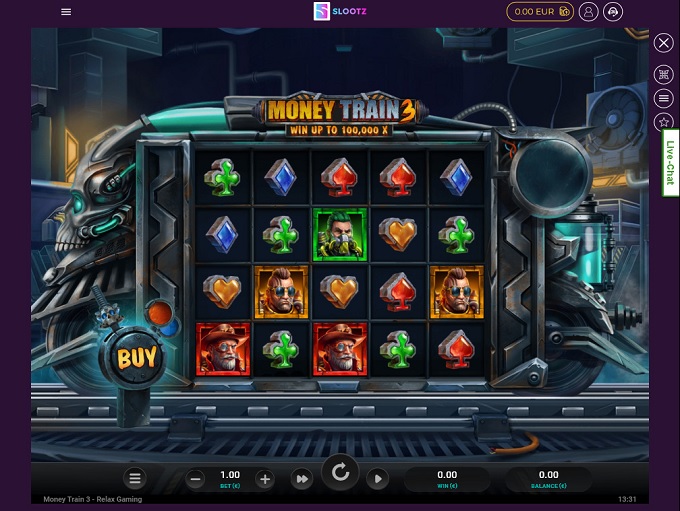Screen dimensions: 680x511
Task: Open the user account profile icon
Action: click(589, 12)
